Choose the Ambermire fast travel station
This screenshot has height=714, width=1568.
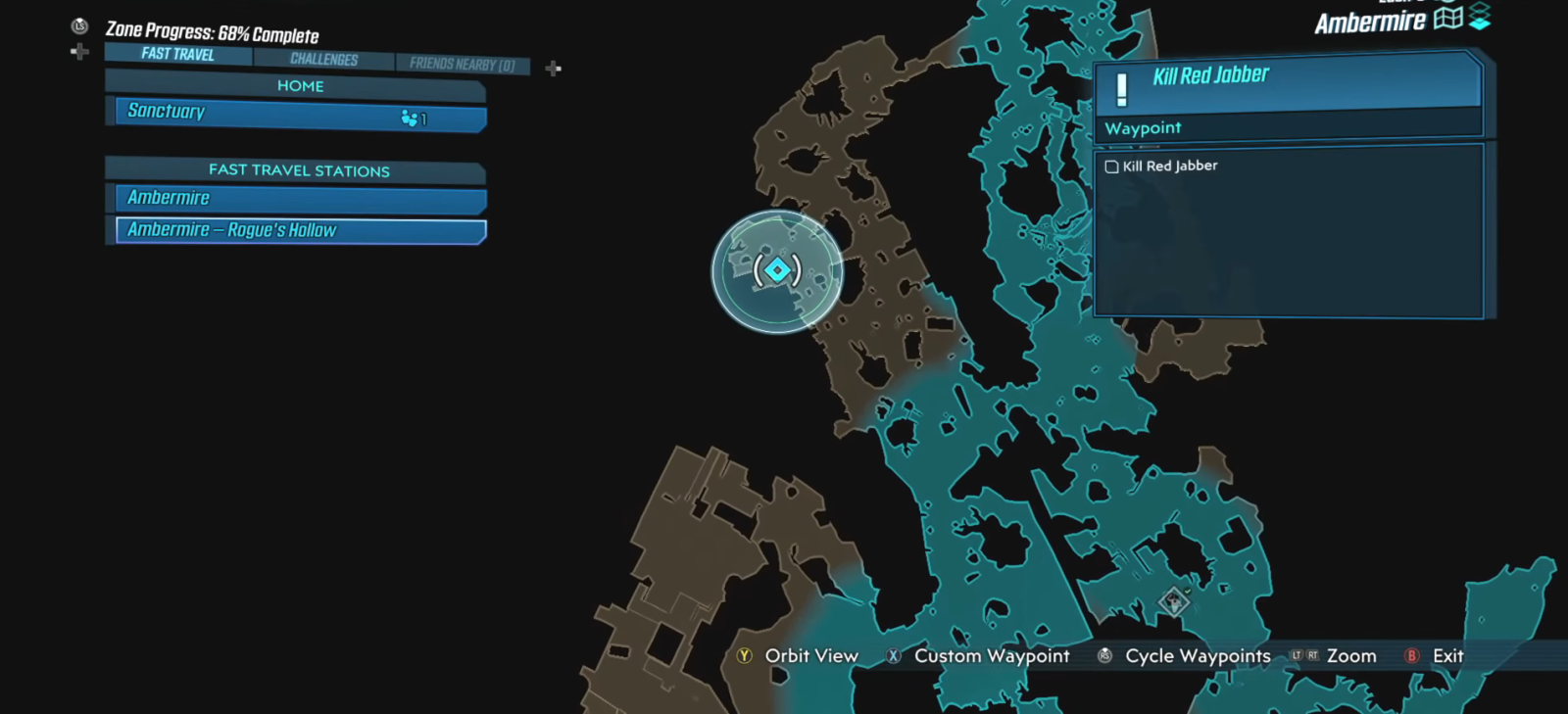[x=300, y=199]
